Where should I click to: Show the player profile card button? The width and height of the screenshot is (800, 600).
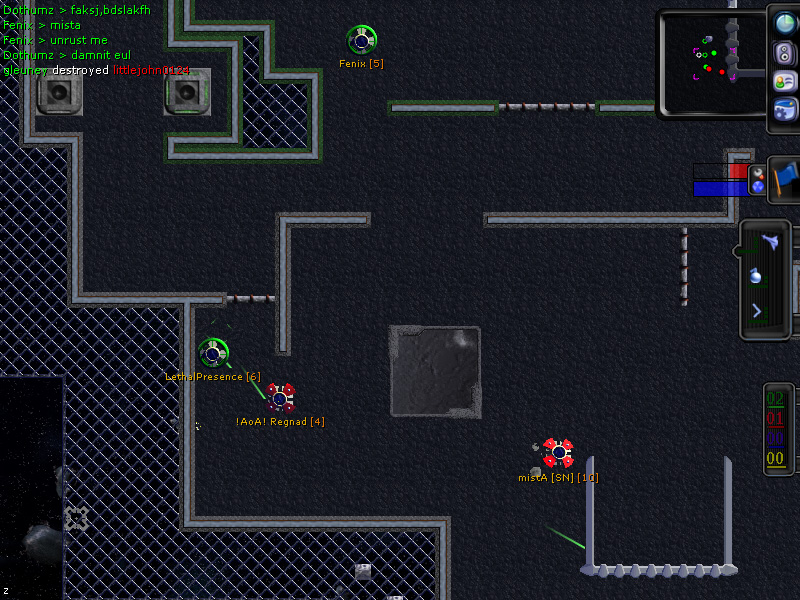point(785,82)
